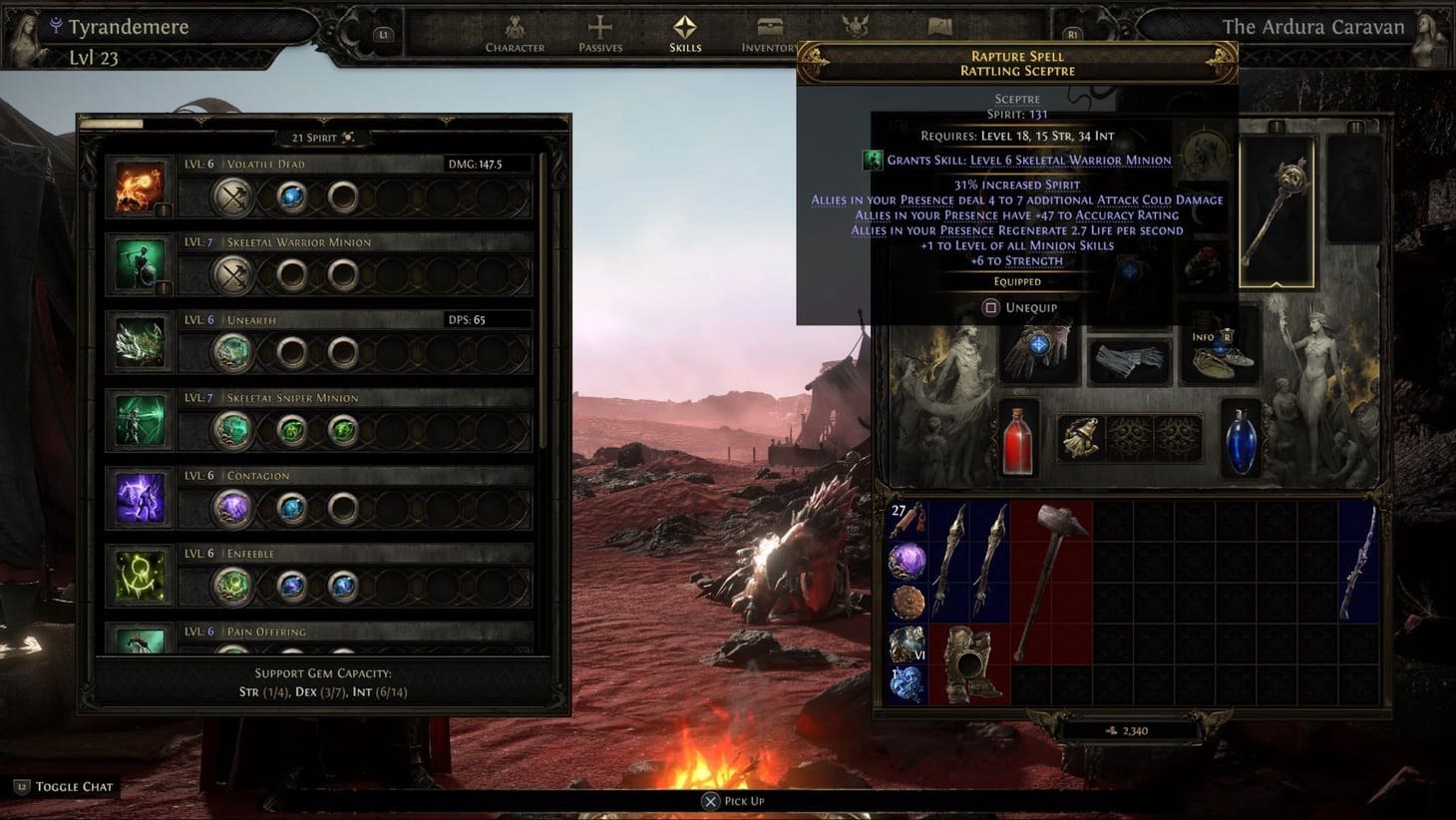
Task: Select the Enfeeble skill gem icon
Action: tap(140, 575)
